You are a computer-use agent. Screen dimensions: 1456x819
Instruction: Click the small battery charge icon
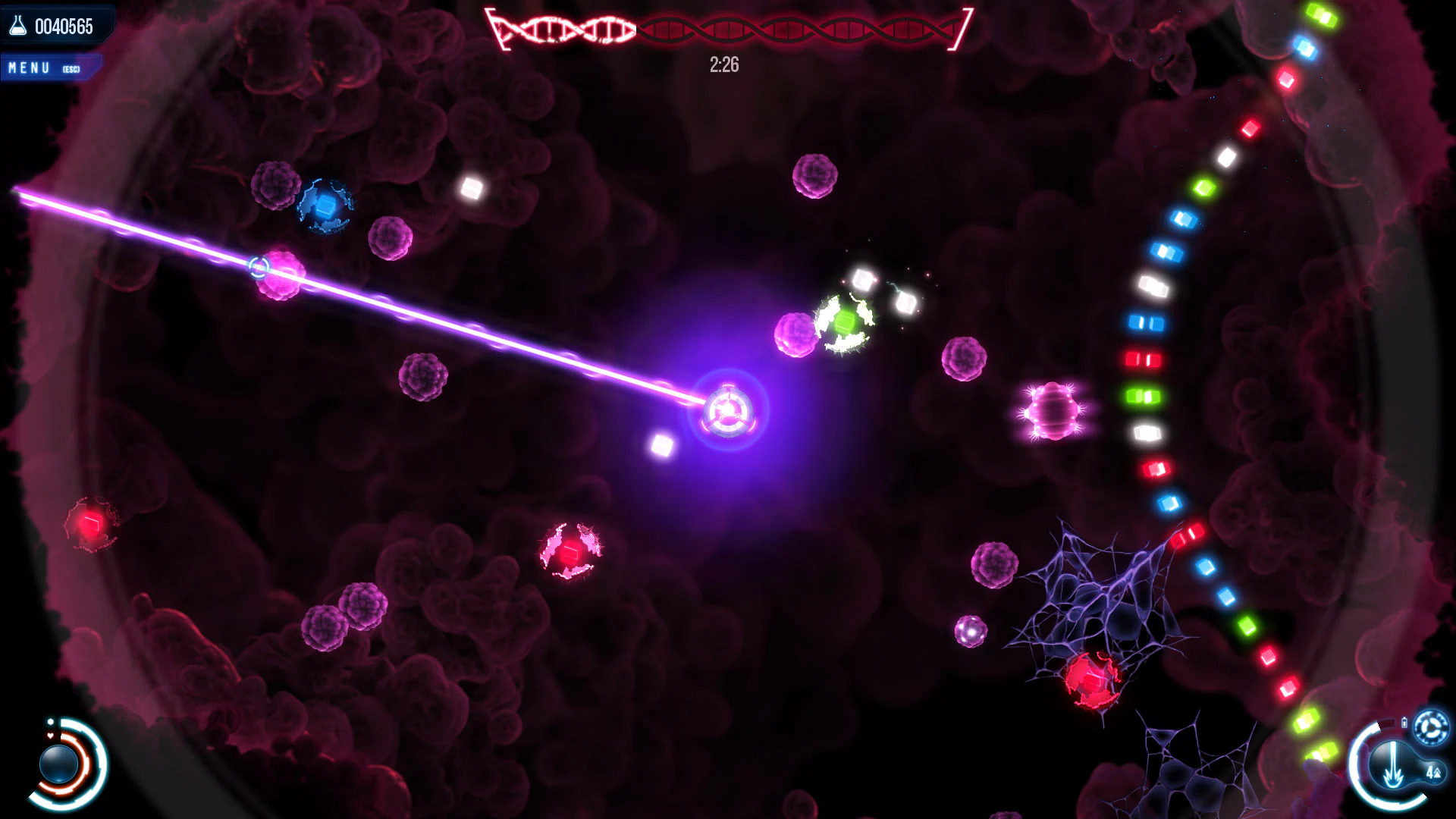1404,722
